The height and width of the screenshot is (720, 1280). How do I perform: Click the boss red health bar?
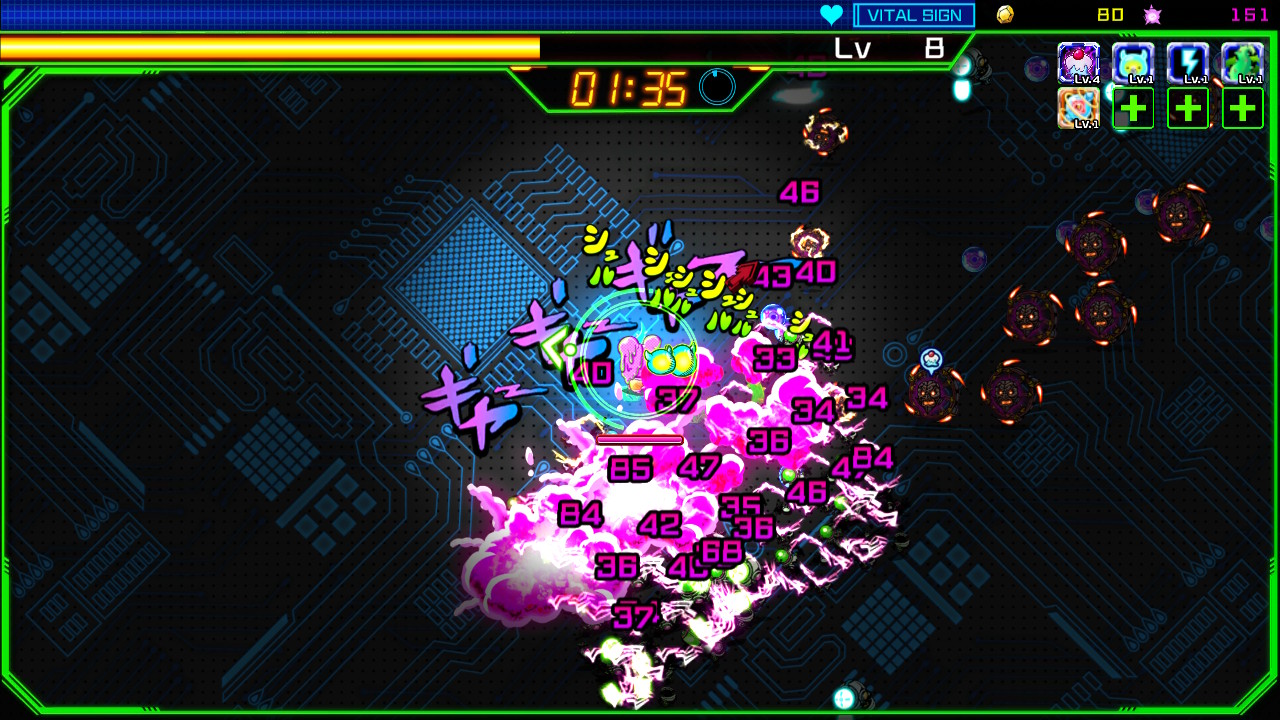[639, 438]
